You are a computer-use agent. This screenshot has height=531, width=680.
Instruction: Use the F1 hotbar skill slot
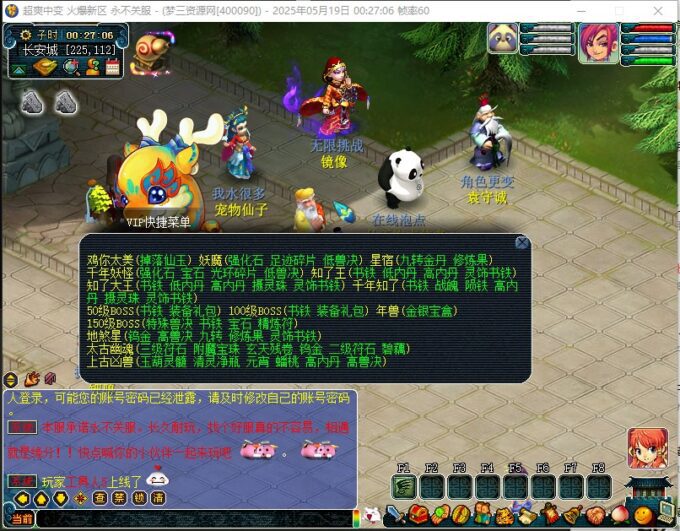404,486
